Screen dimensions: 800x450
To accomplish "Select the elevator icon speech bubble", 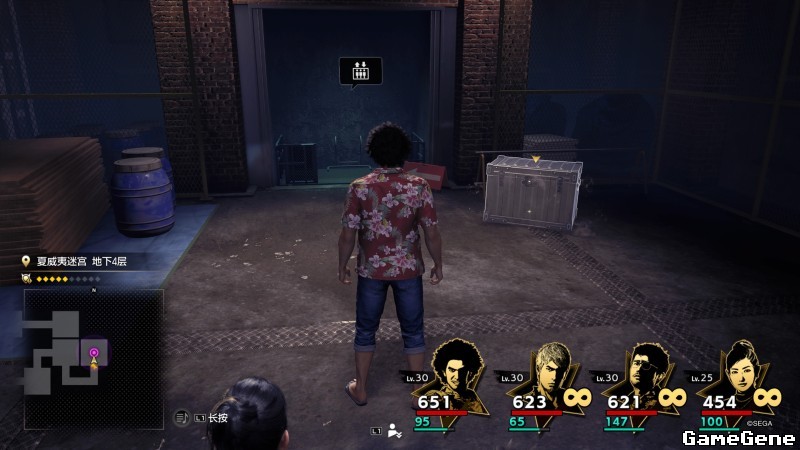I will (x=360, y=71).
